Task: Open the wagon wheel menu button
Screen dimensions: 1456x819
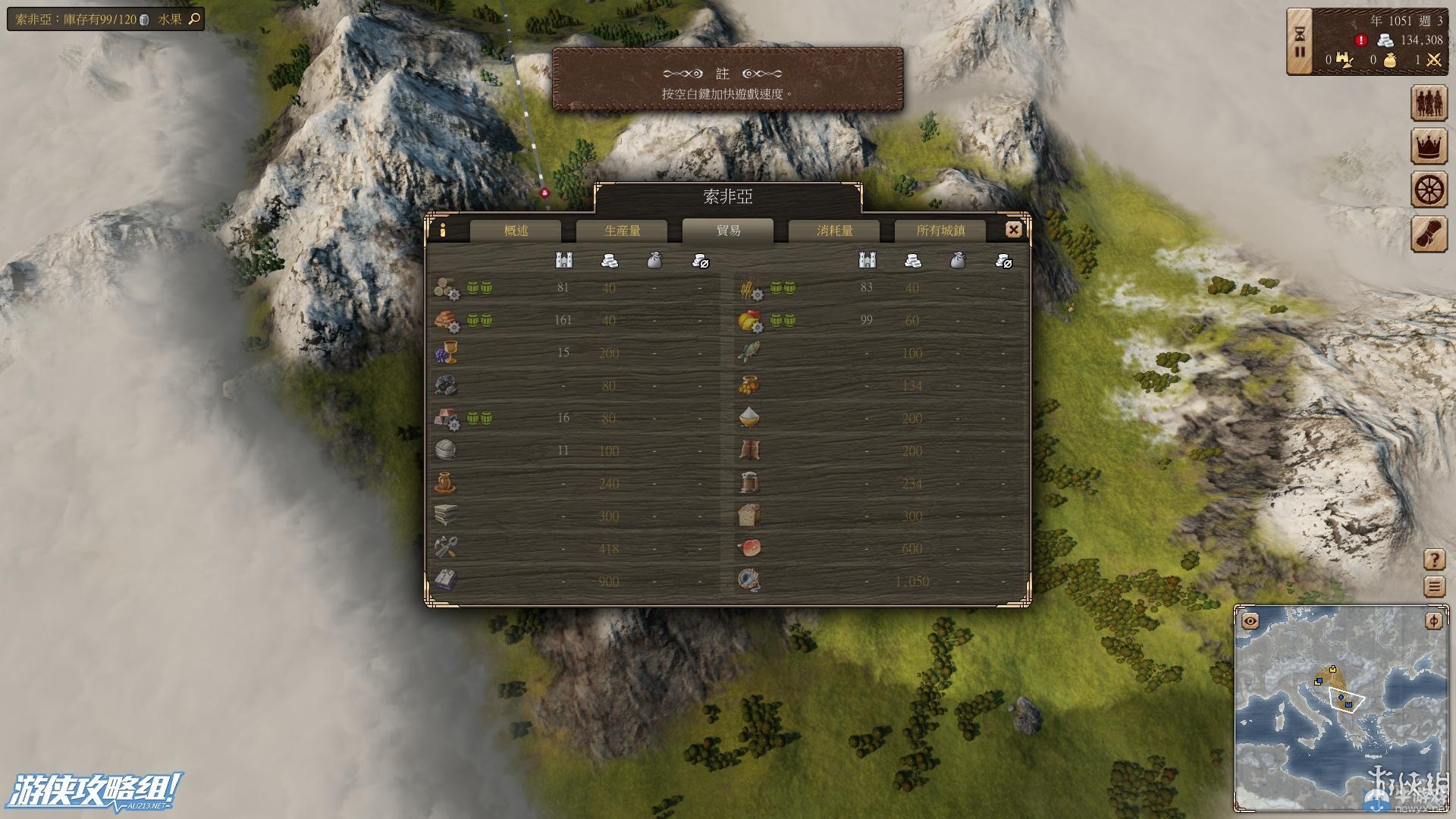Action: click(x=1429, y=190)
